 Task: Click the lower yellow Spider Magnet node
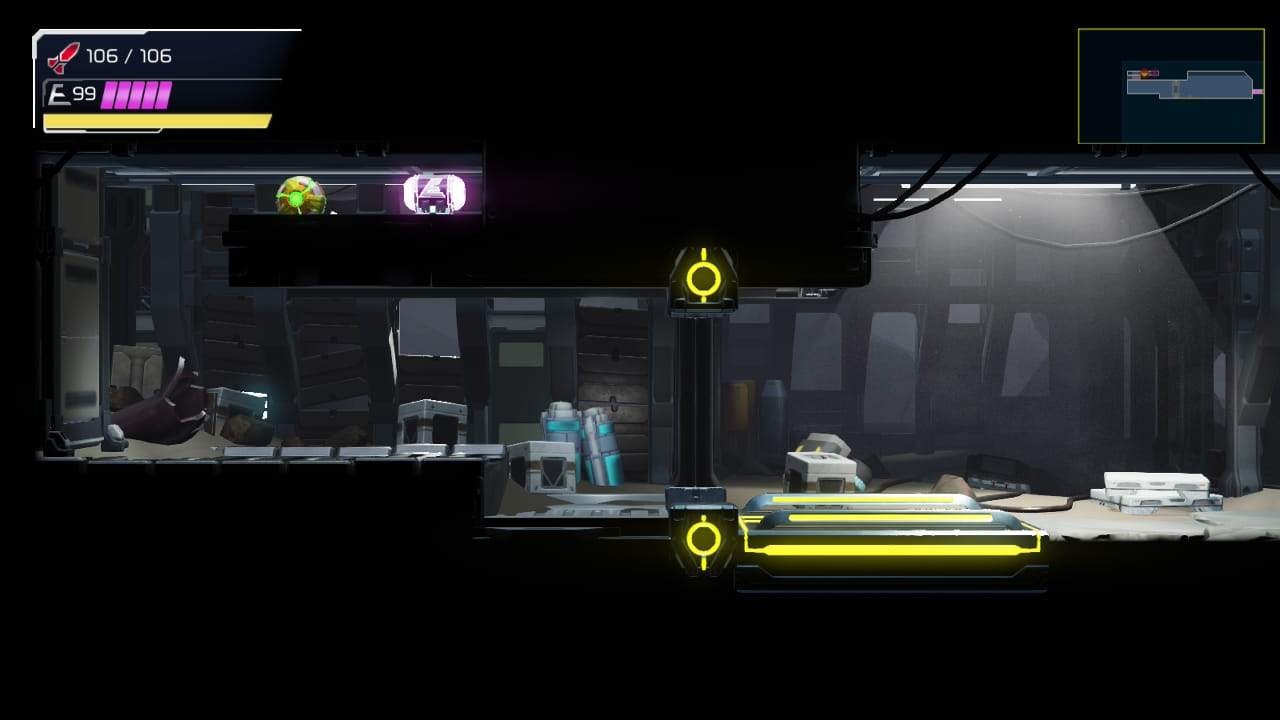pyautogui.click(x=703, y=538)
